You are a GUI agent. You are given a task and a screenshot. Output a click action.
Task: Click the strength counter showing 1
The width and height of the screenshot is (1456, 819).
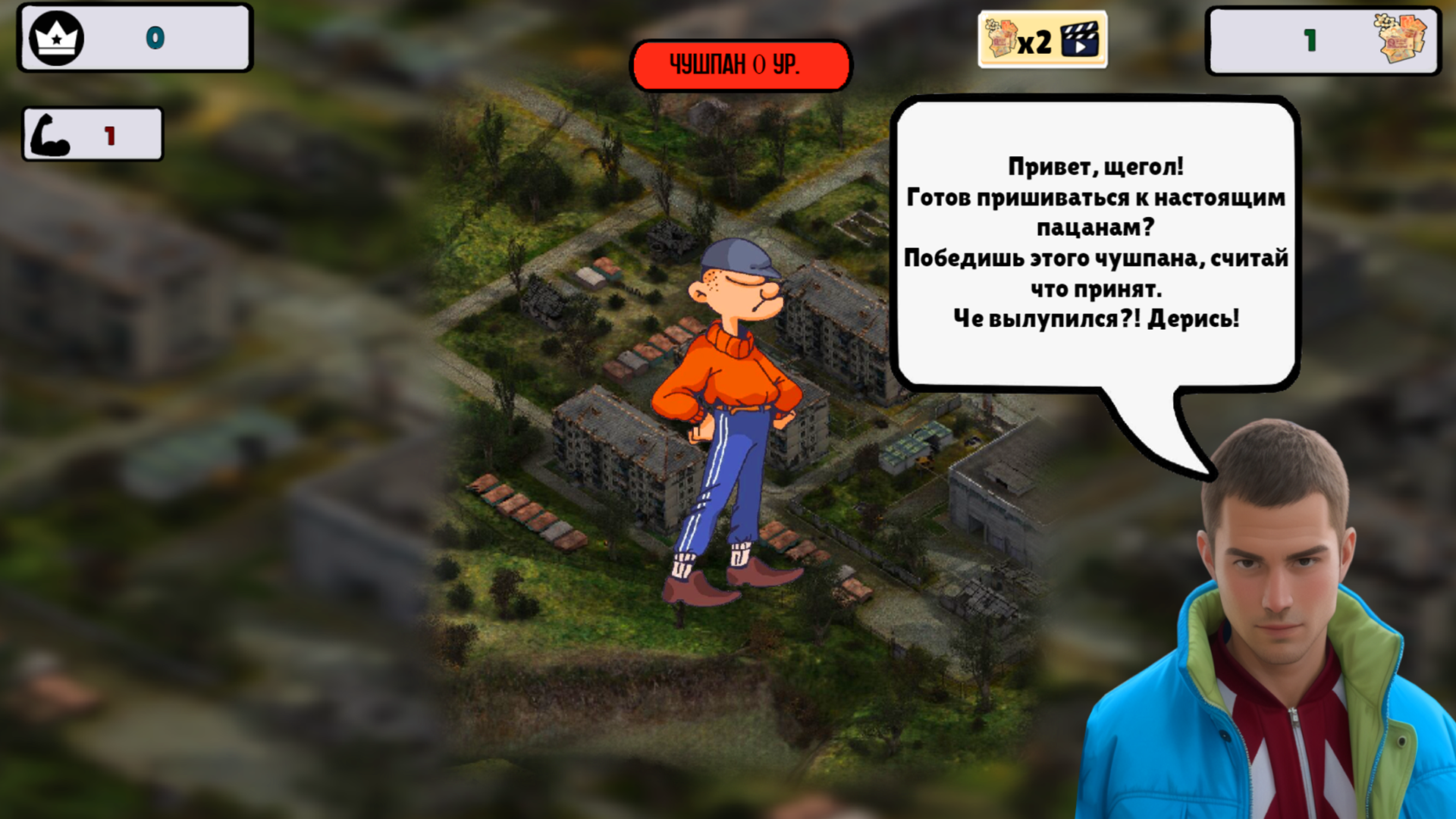[111, 133]
